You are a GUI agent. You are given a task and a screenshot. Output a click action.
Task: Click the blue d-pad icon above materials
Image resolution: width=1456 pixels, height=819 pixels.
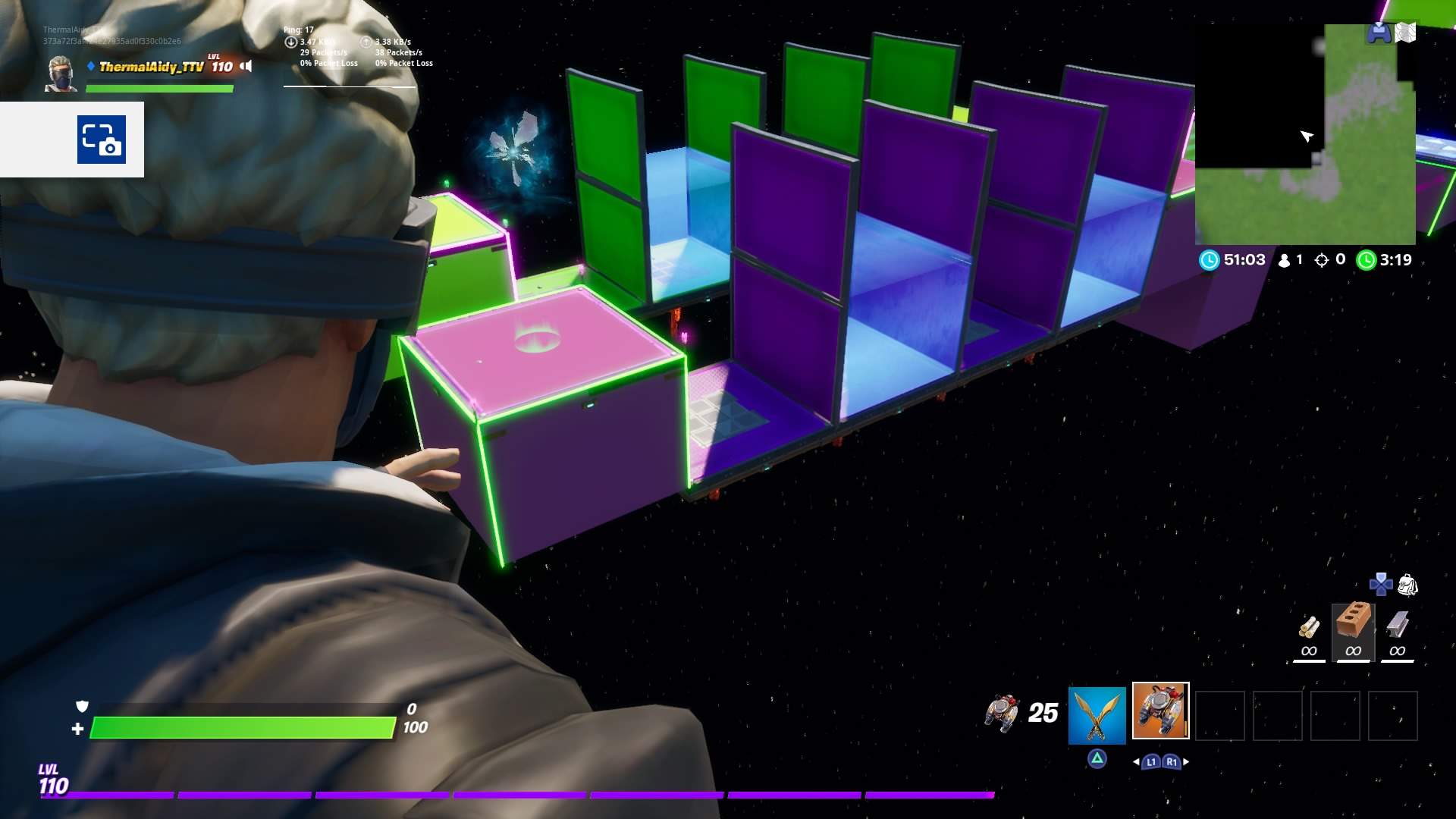pos(1380,584)
